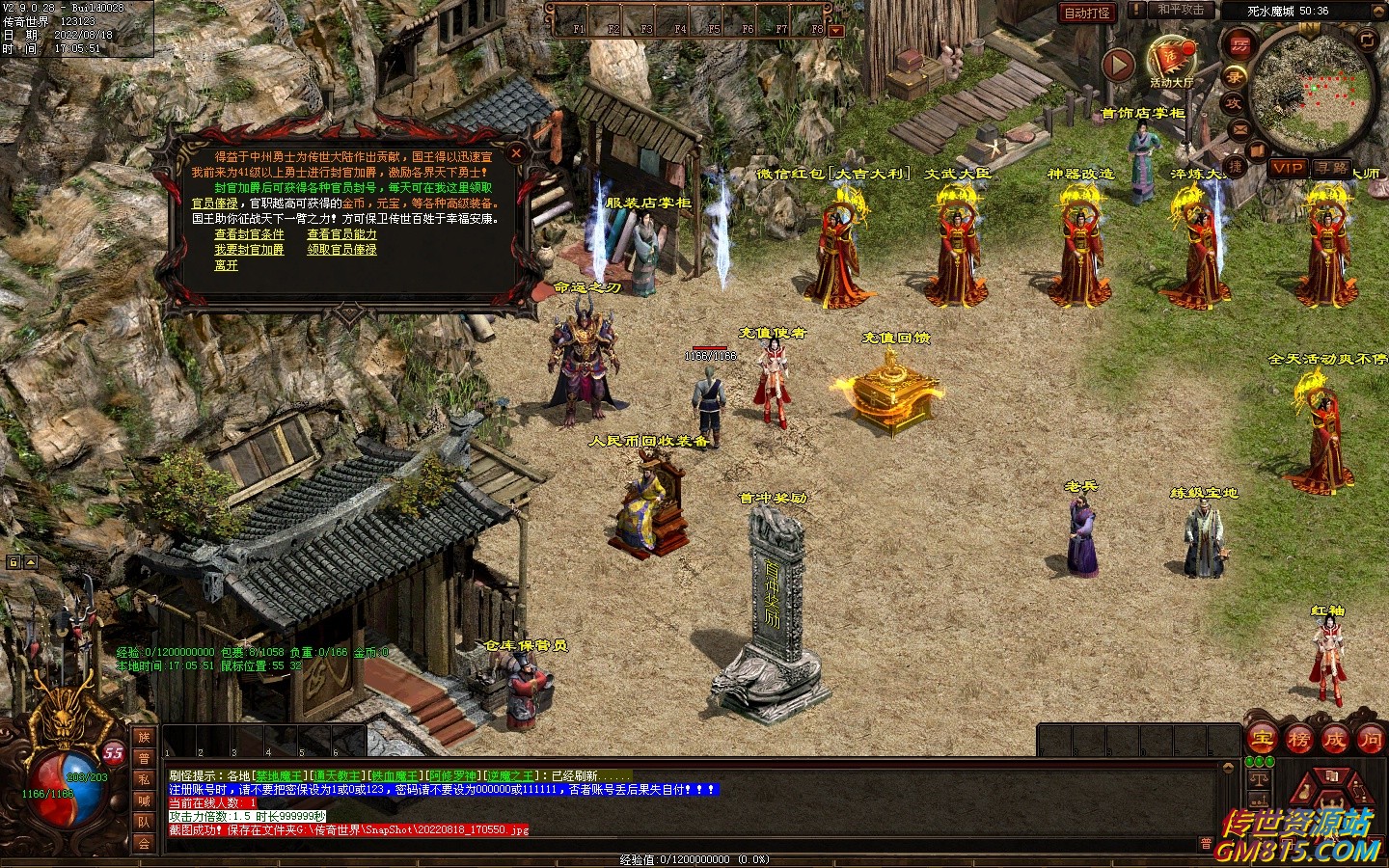Toggle the 自动打怪 auto-fight button
The image size is (1389, 868).
(x=1086, y=13)
